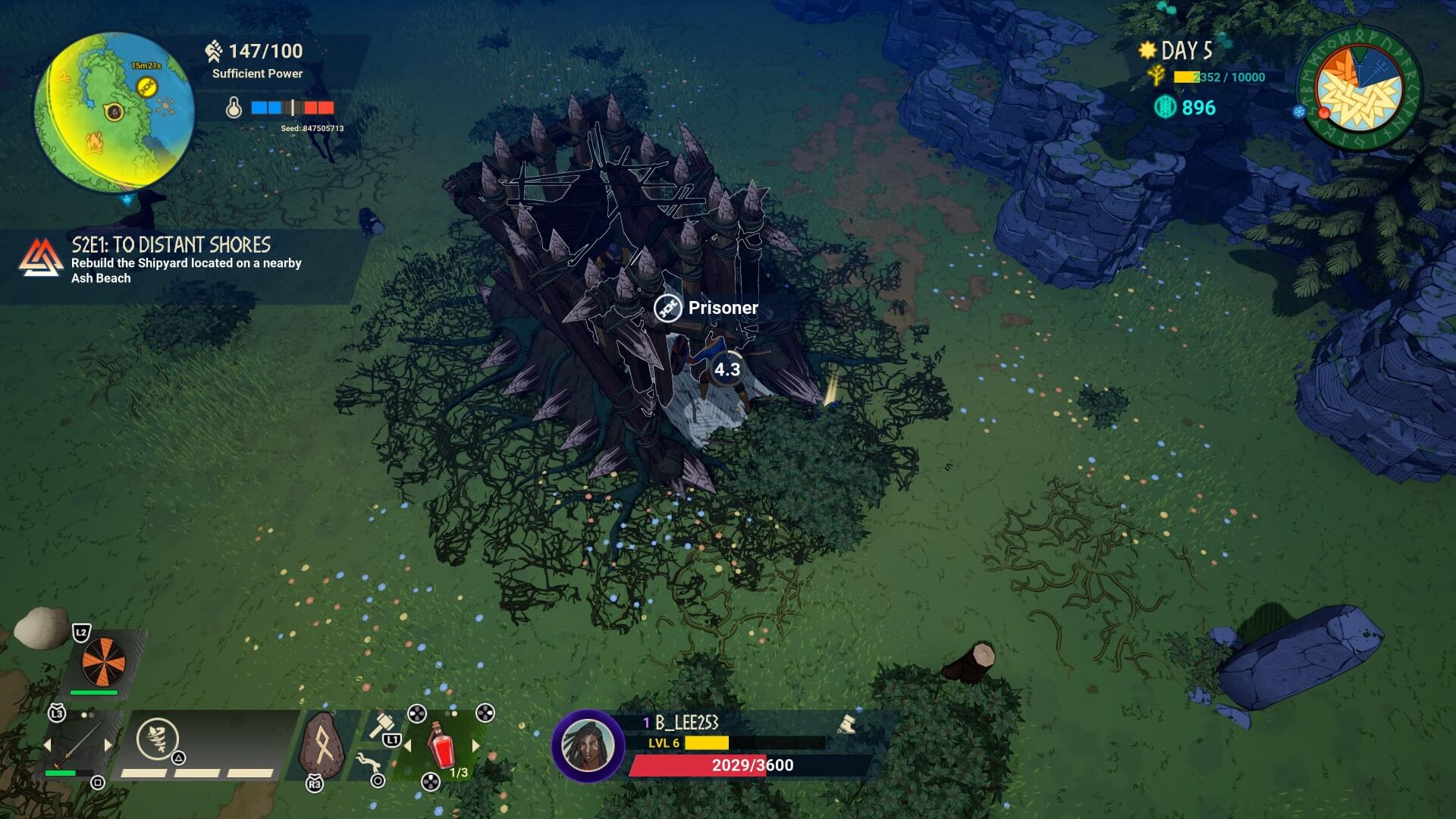Click the teal souls currency icon
Viewport: 1456px width, 819px height.
pos(1165,108)
